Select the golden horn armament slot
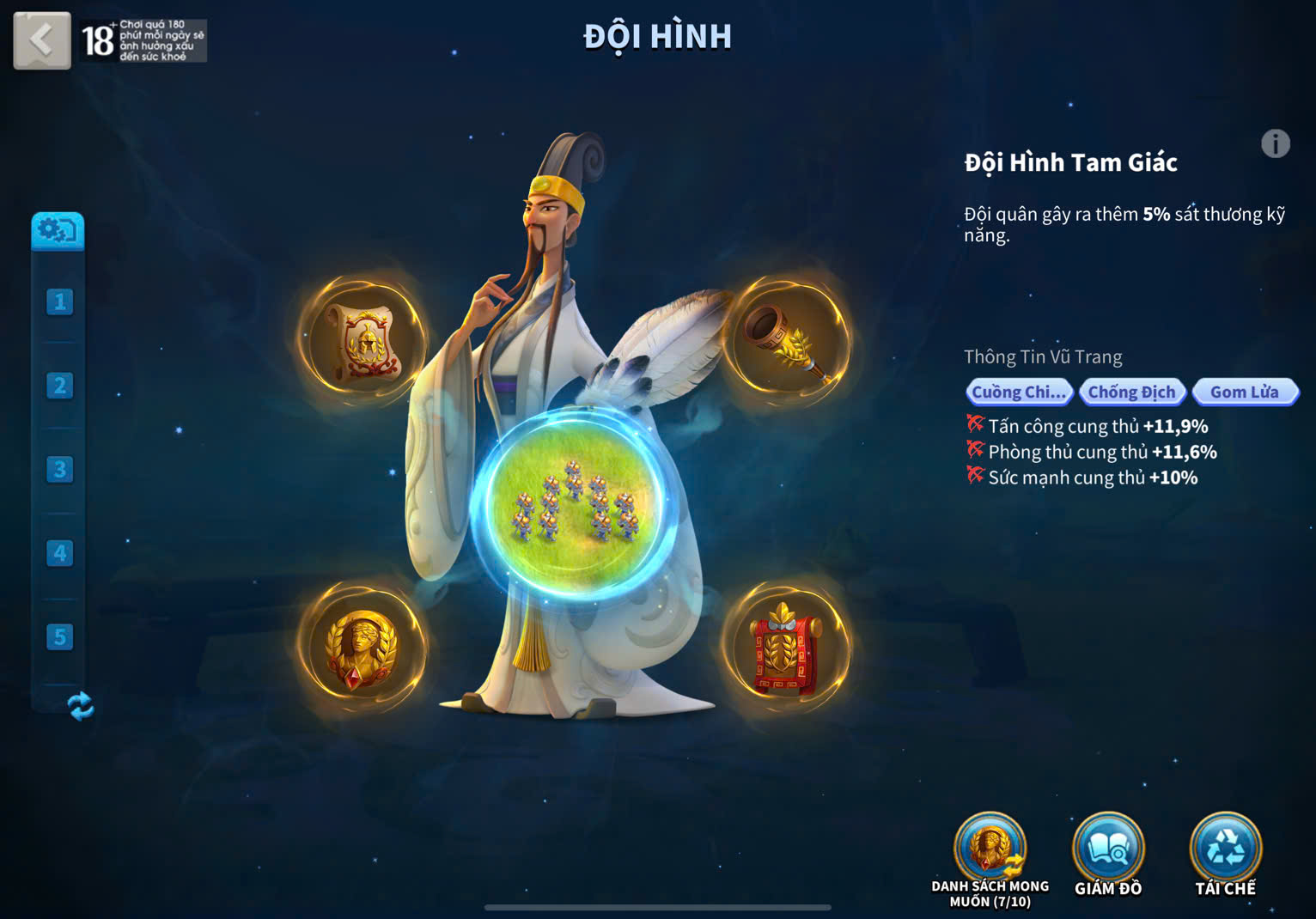Screen dimensions: 1316x919 (x=785, y=341)
